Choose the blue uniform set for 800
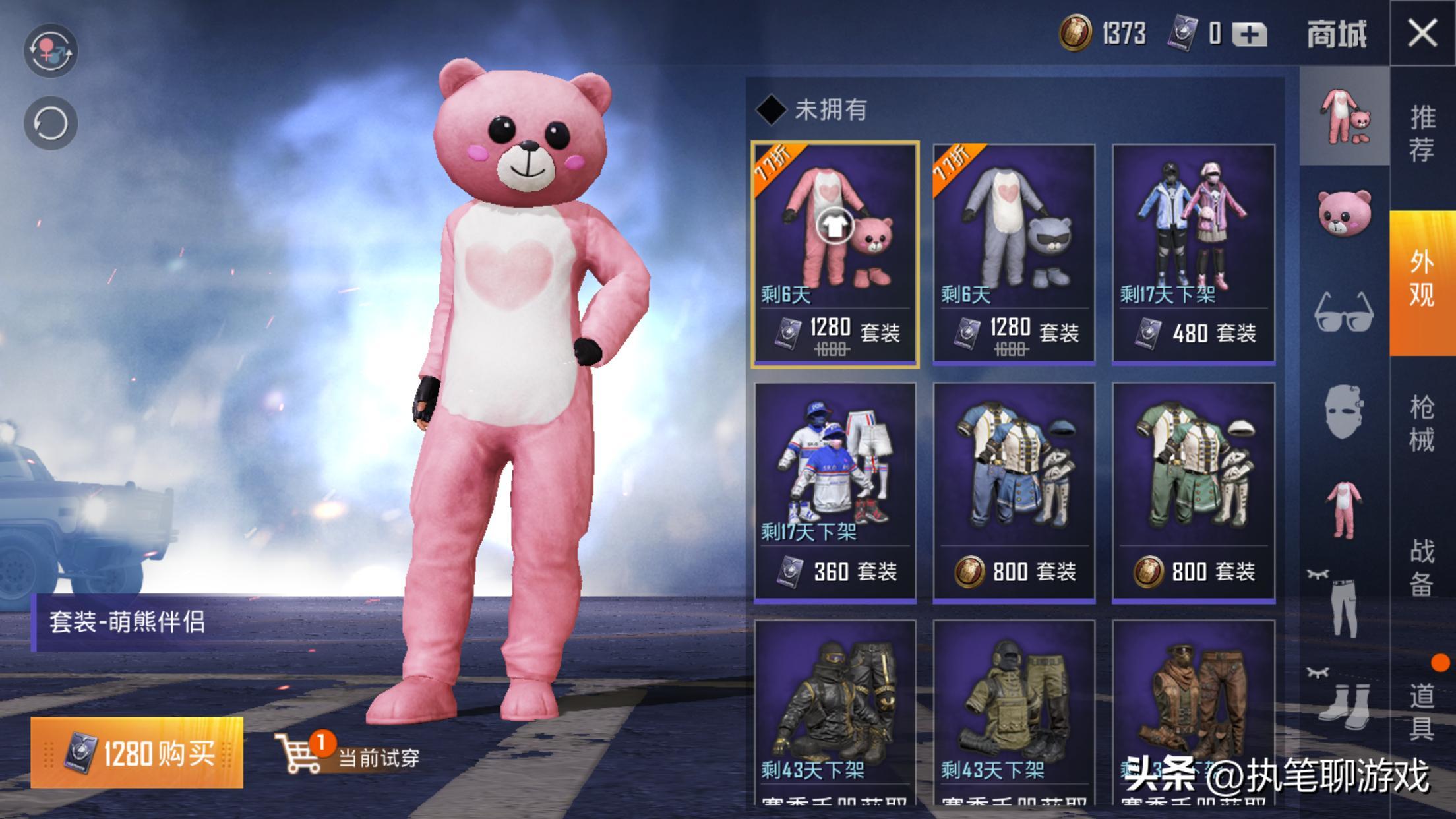This screenshot has height=819, width=1456. tap(1014, 492)
